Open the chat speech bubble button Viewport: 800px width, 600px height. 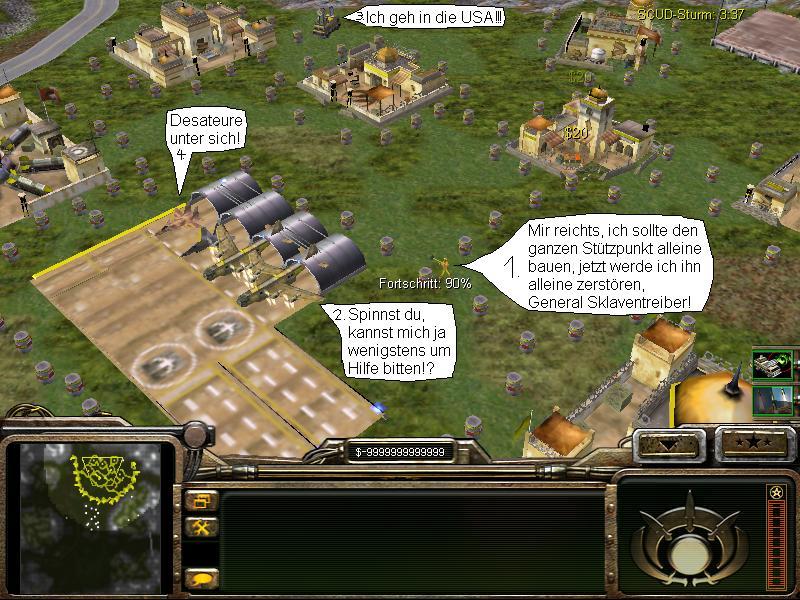click(x=201, y=578)
